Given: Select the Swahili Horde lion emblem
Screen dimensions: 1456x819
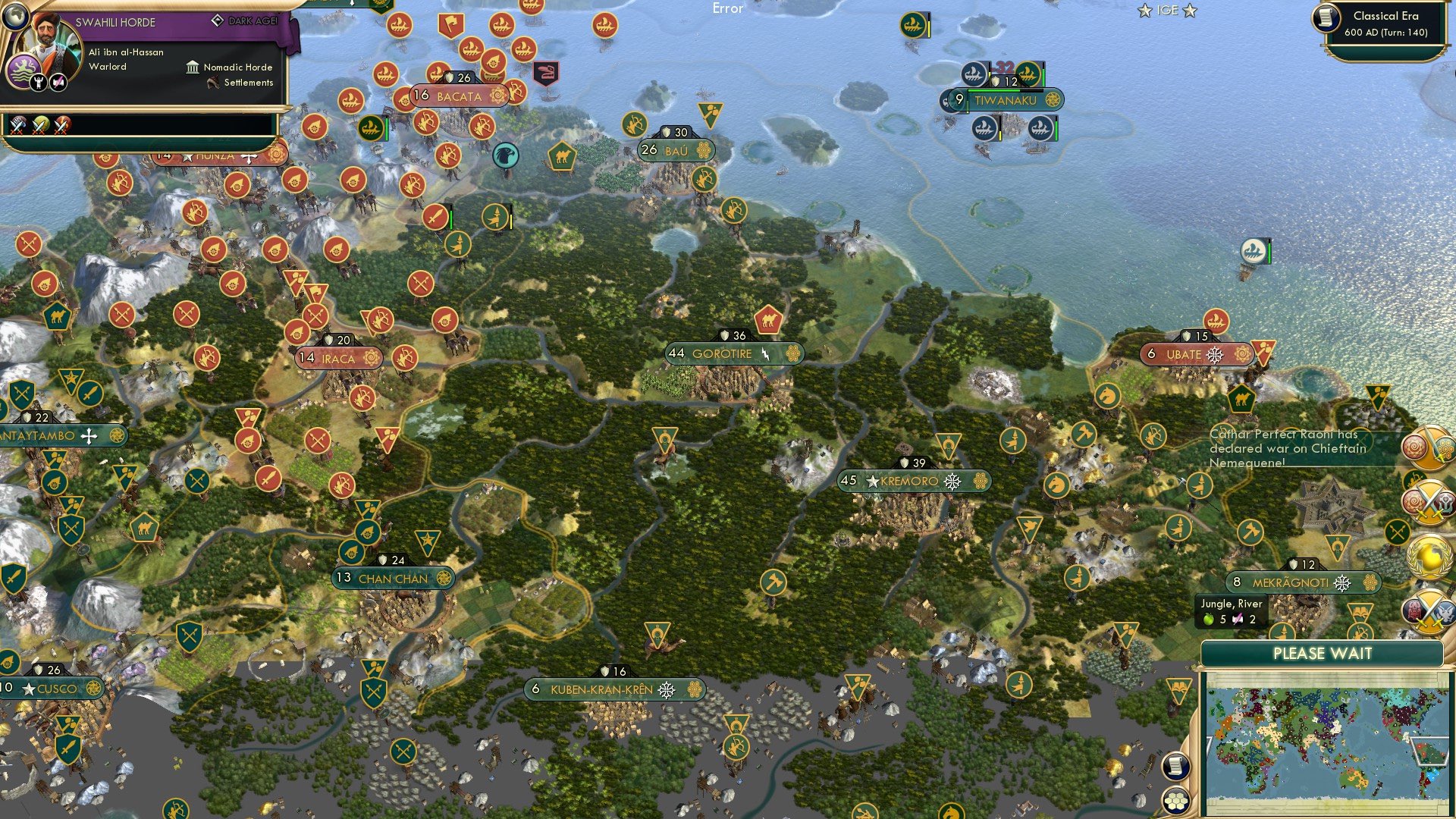Looking at the screenshot, I should point(24,68).
